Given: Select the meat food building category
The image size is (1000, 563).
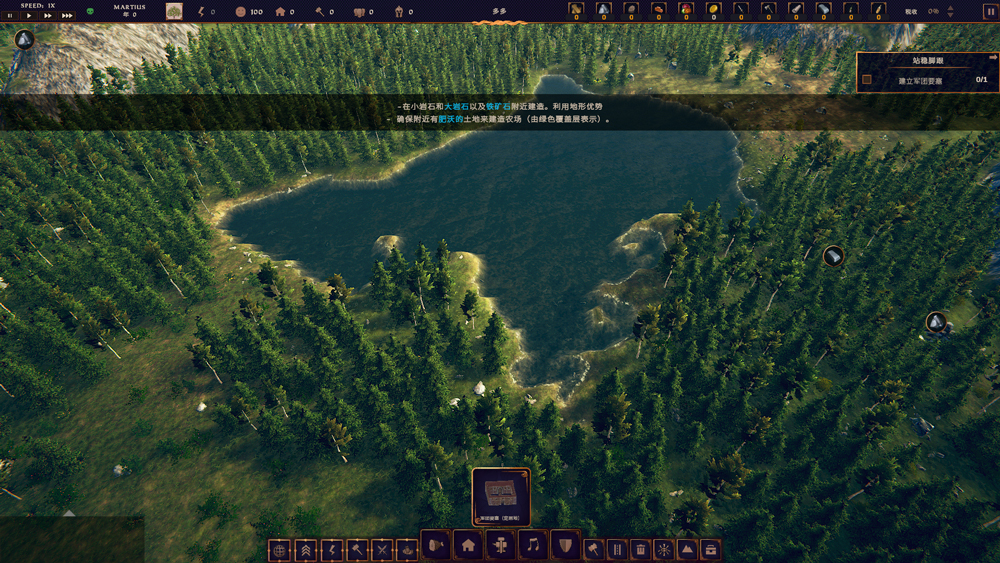Looking at the screenshot, I should click(436, 545).
